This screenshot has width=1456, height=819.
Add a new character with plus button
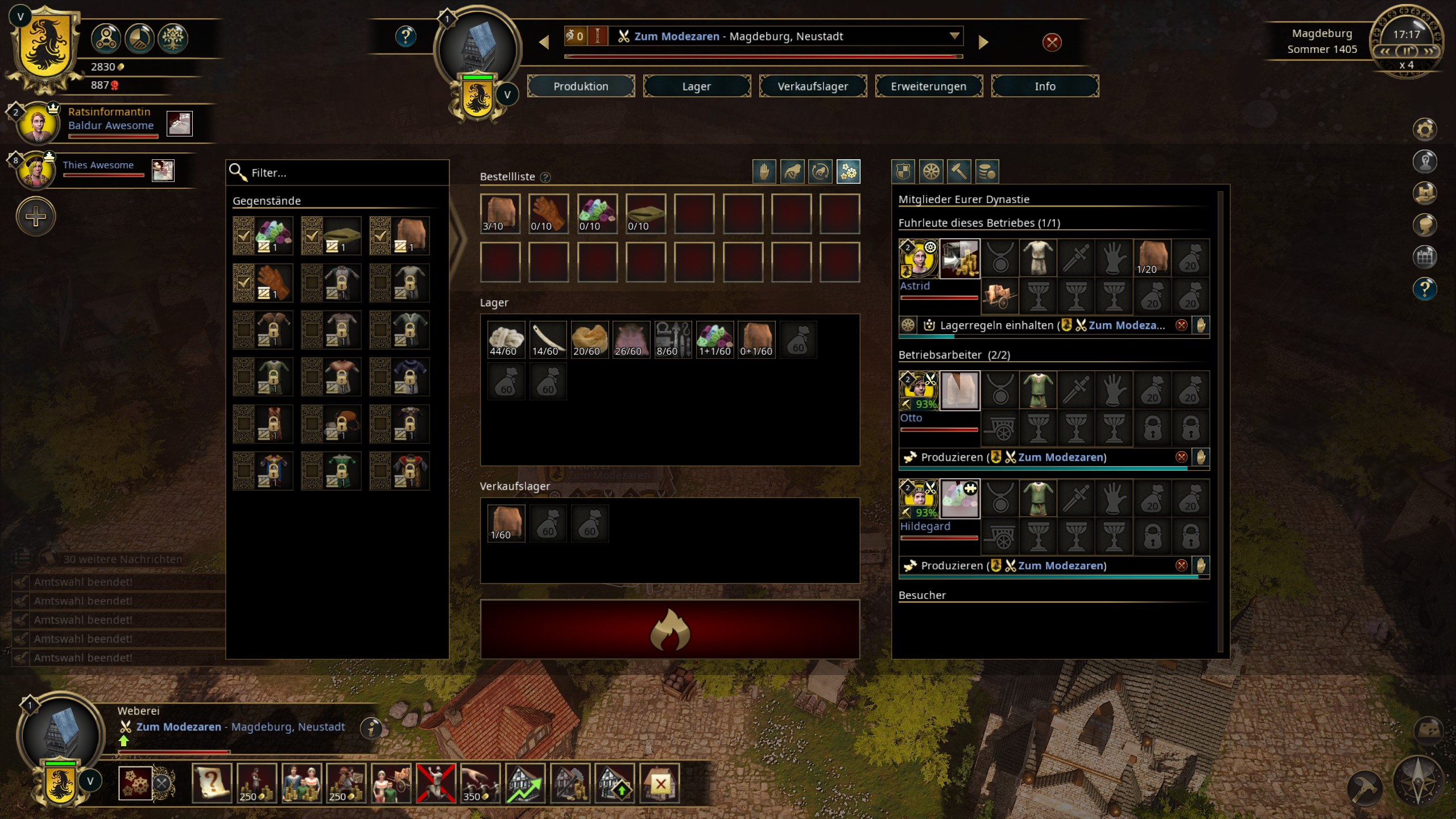pos(36,217)
